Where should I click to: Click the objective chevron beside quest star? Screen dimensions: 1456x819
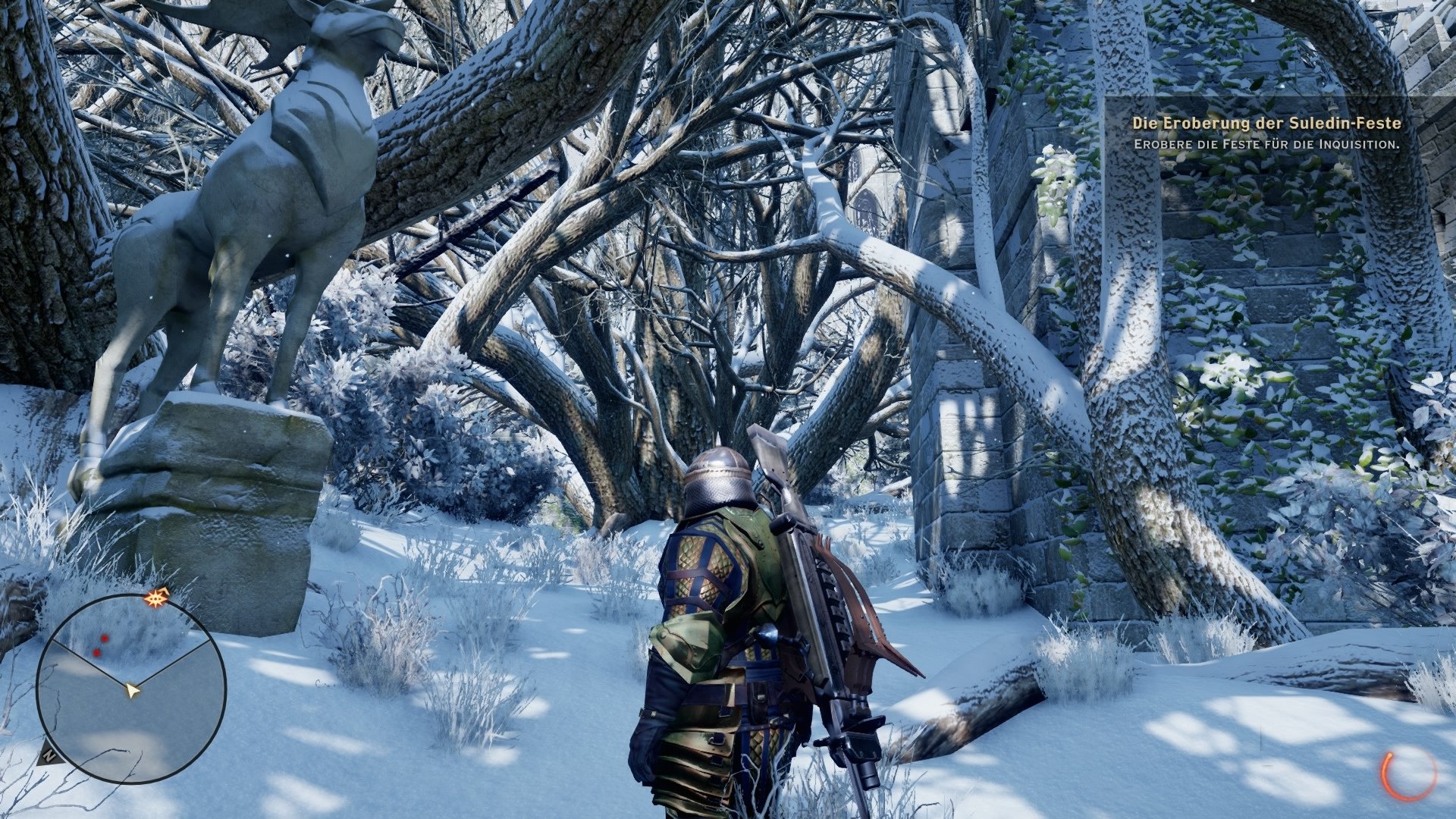[x=165, y=590]
